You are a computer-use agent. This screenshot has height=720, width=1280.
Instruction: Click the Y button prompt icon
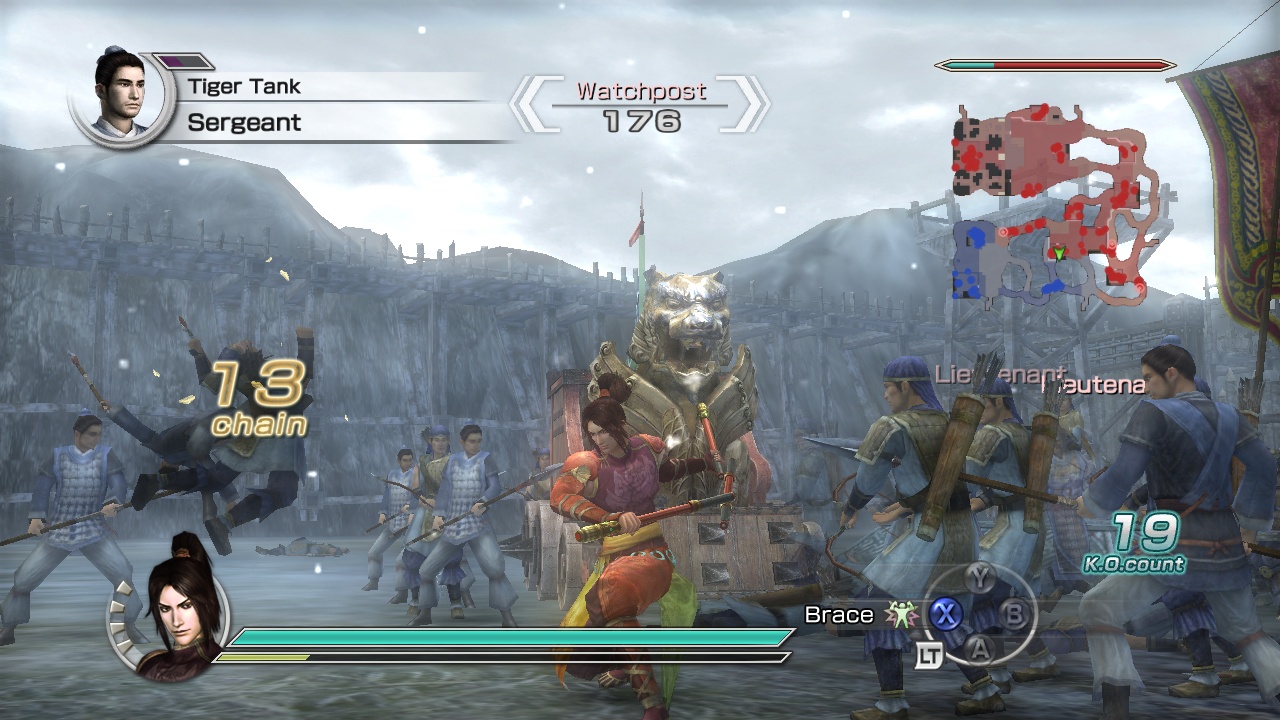click(980, 577)
